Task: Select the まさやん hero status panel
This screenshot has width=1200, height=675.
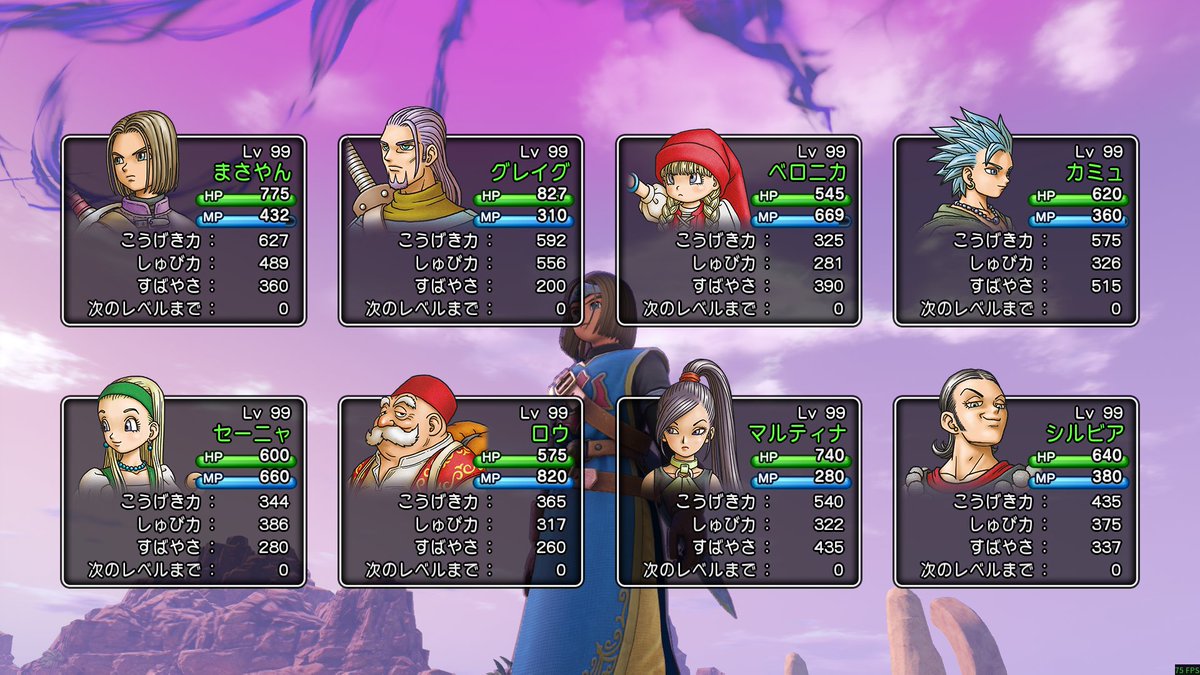Action: coord(184,231)
